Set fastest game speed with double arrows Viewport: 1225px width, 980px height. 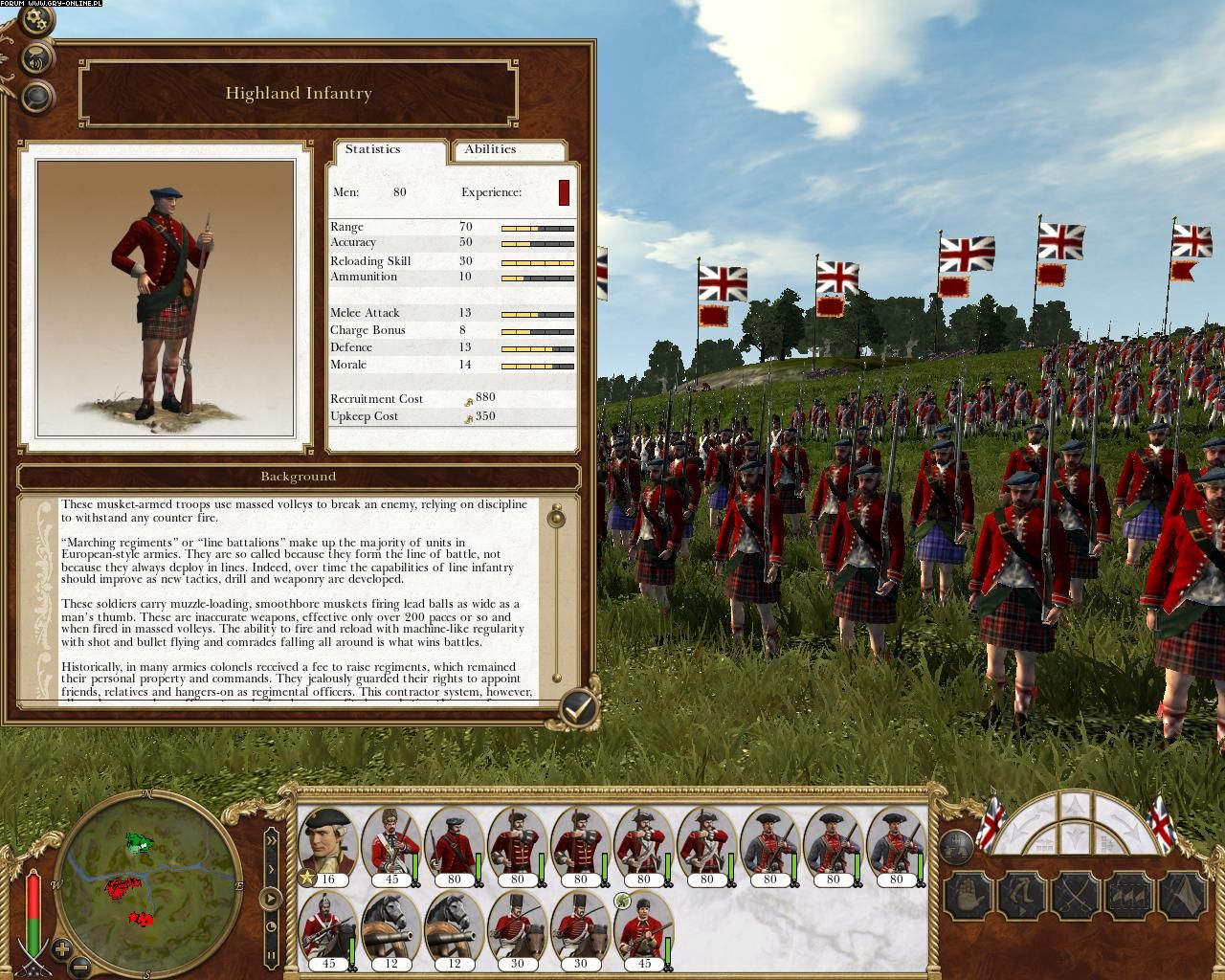pyautogui.click(x=271, y=840)
